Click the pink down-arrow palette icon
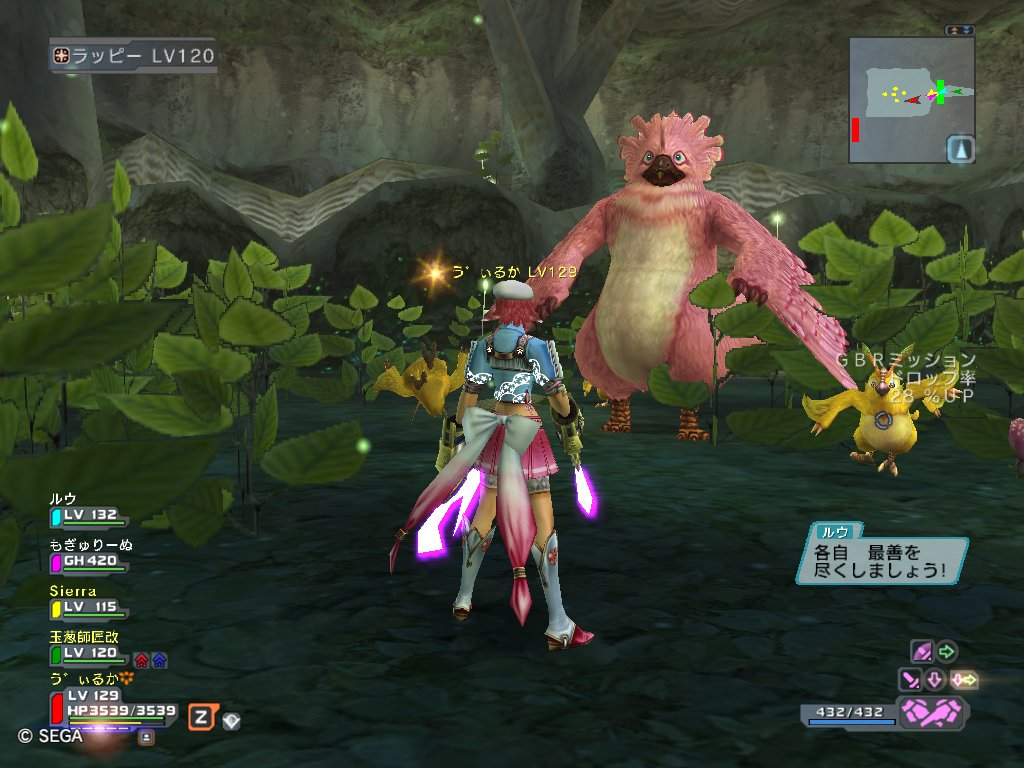Screen dimensions: 1024x768 tap(935, 680)
